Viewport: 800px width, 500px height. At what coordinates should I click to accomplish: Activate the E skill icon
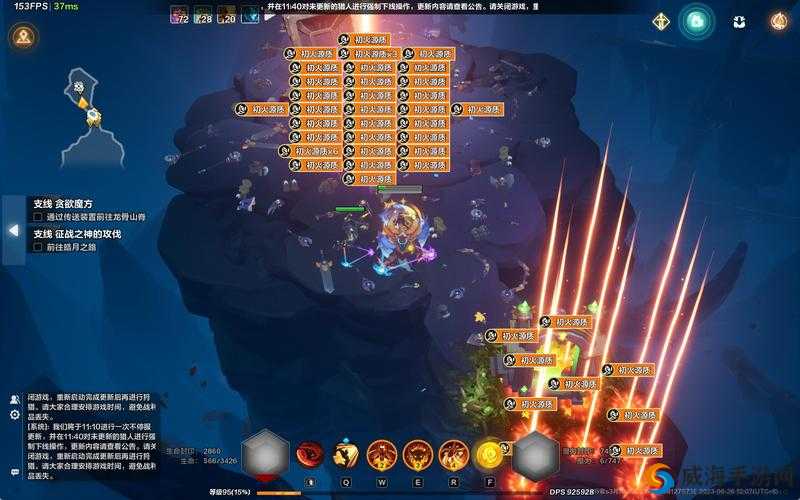pyautogui.click(x=417, y=455)
